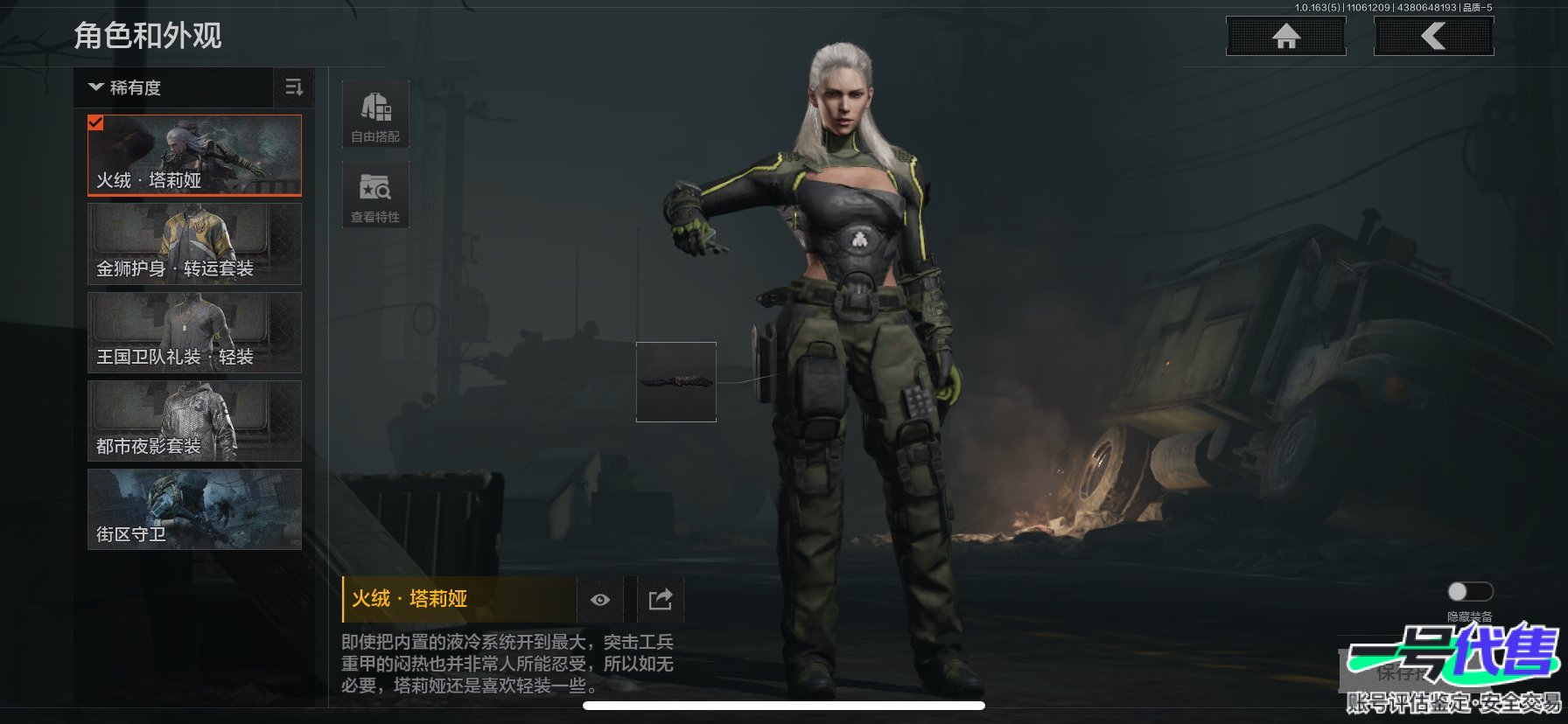Open 自由搭配 free matching
Image resolution: width=1568 pixels, height=724 pixels.
375,115
